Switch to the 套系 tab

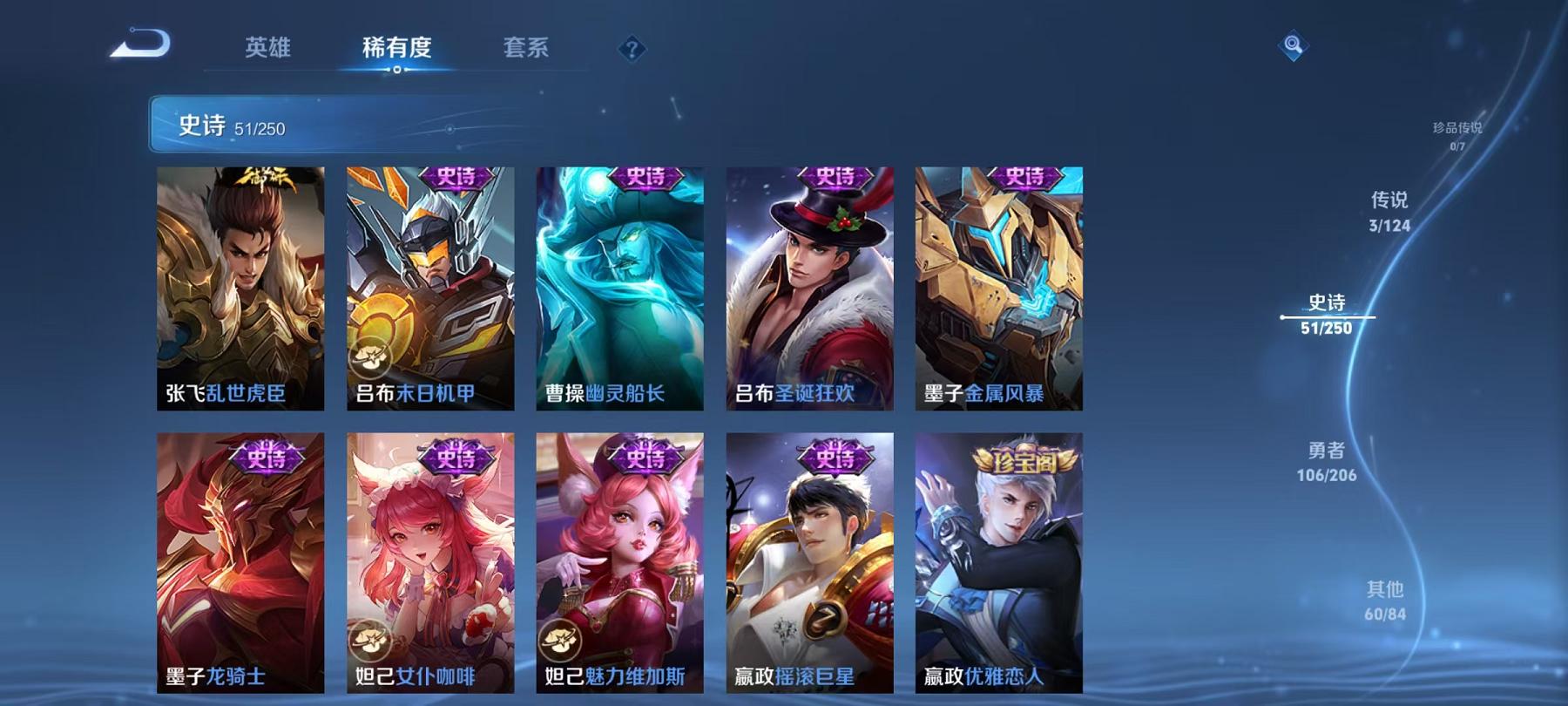point(526,49)
